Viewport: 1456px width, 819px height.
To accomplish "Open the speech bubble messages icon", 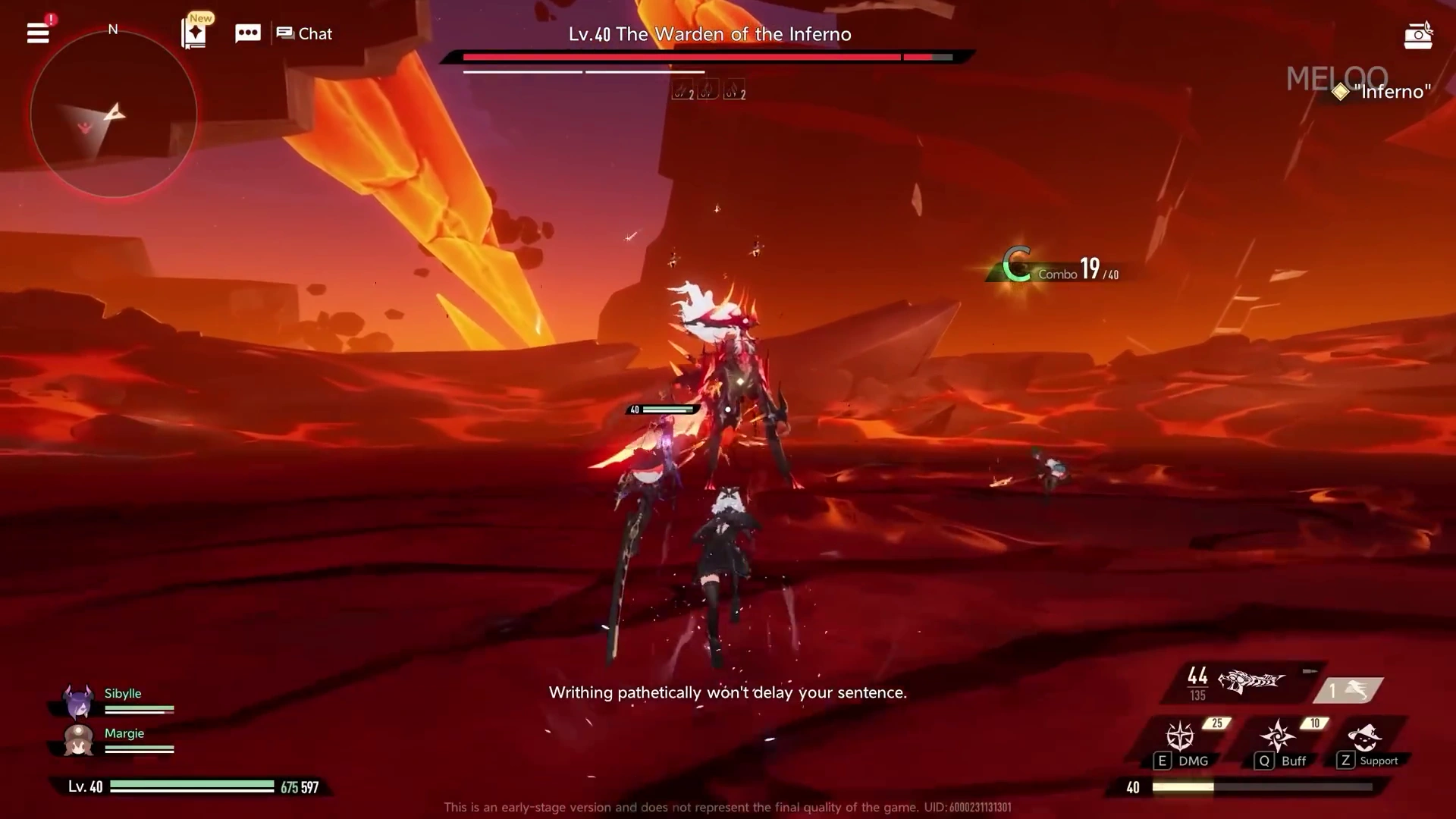I will [x=248, y=33].
